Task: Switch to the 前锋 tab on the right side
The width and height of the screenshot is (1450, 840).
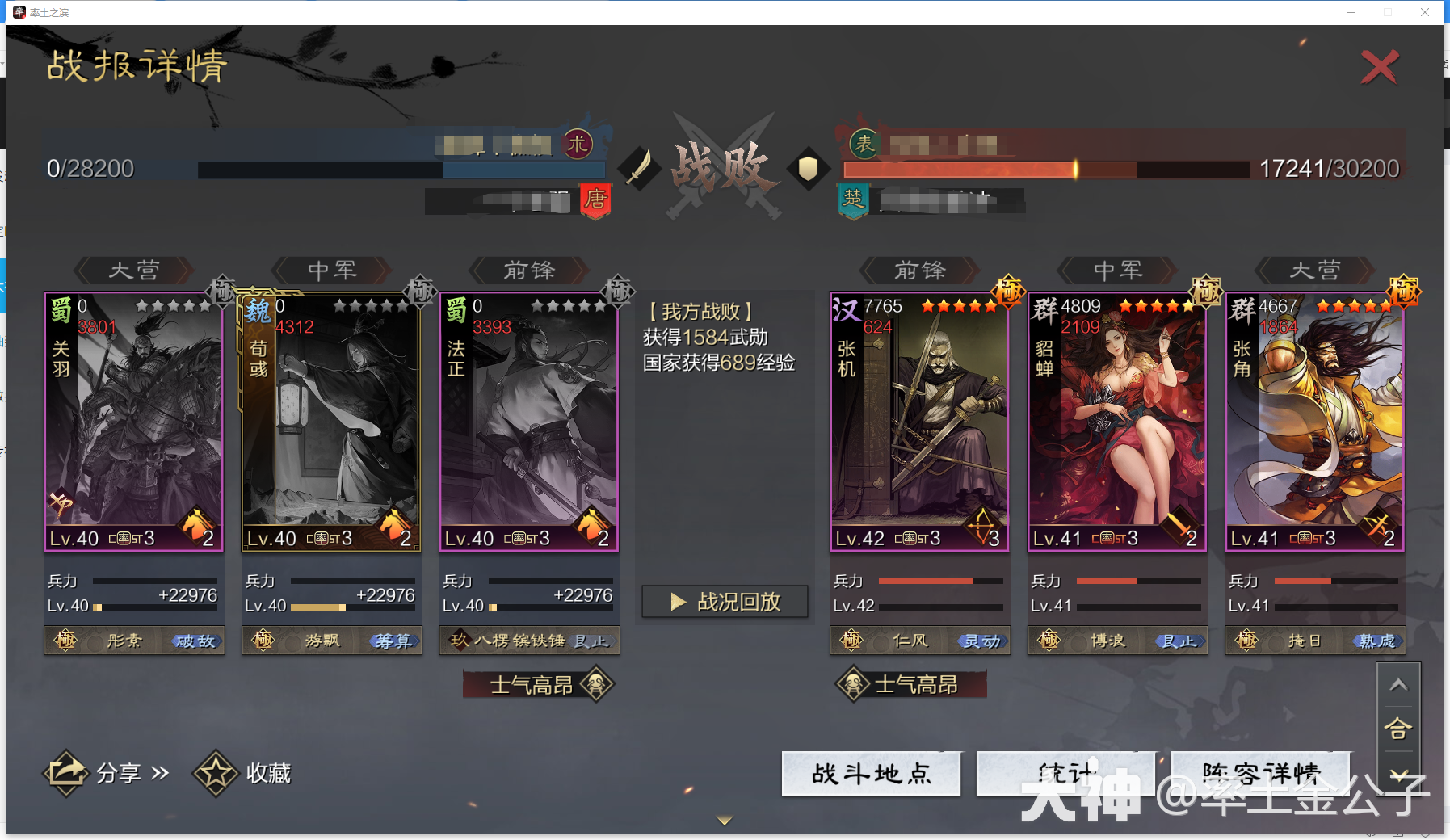Action: pyautogui.click(x=919, y=271)
